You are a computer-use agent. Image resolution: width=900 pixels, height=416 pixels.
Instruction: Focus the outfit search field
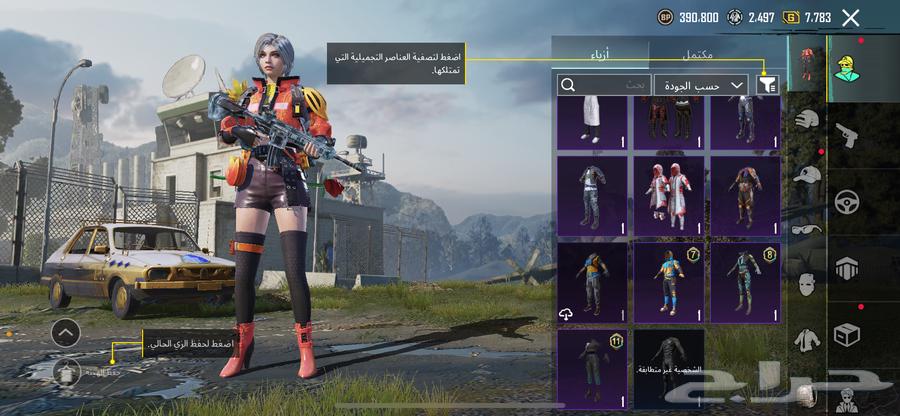pyautogui.click(x=604, y=86)
